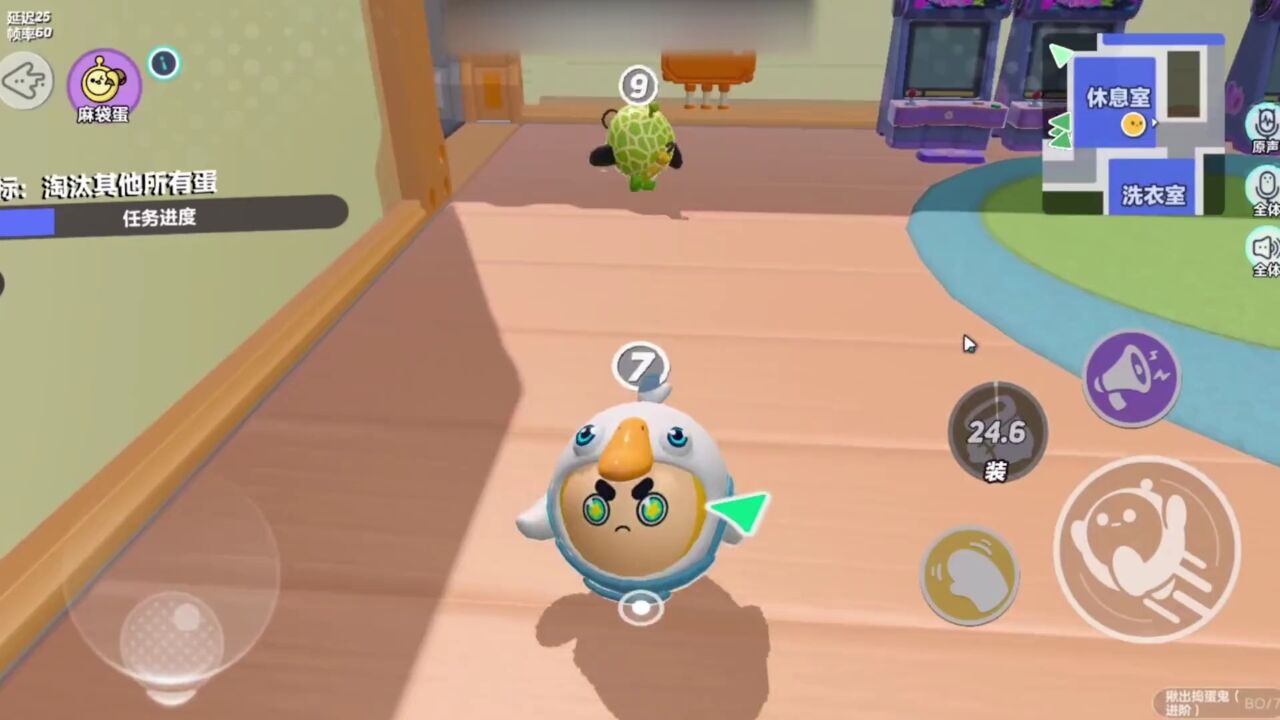Activate the yellow glove grab button
Image resolution: width=1280 pixels, height=720 pixels.
pos(968,575)
